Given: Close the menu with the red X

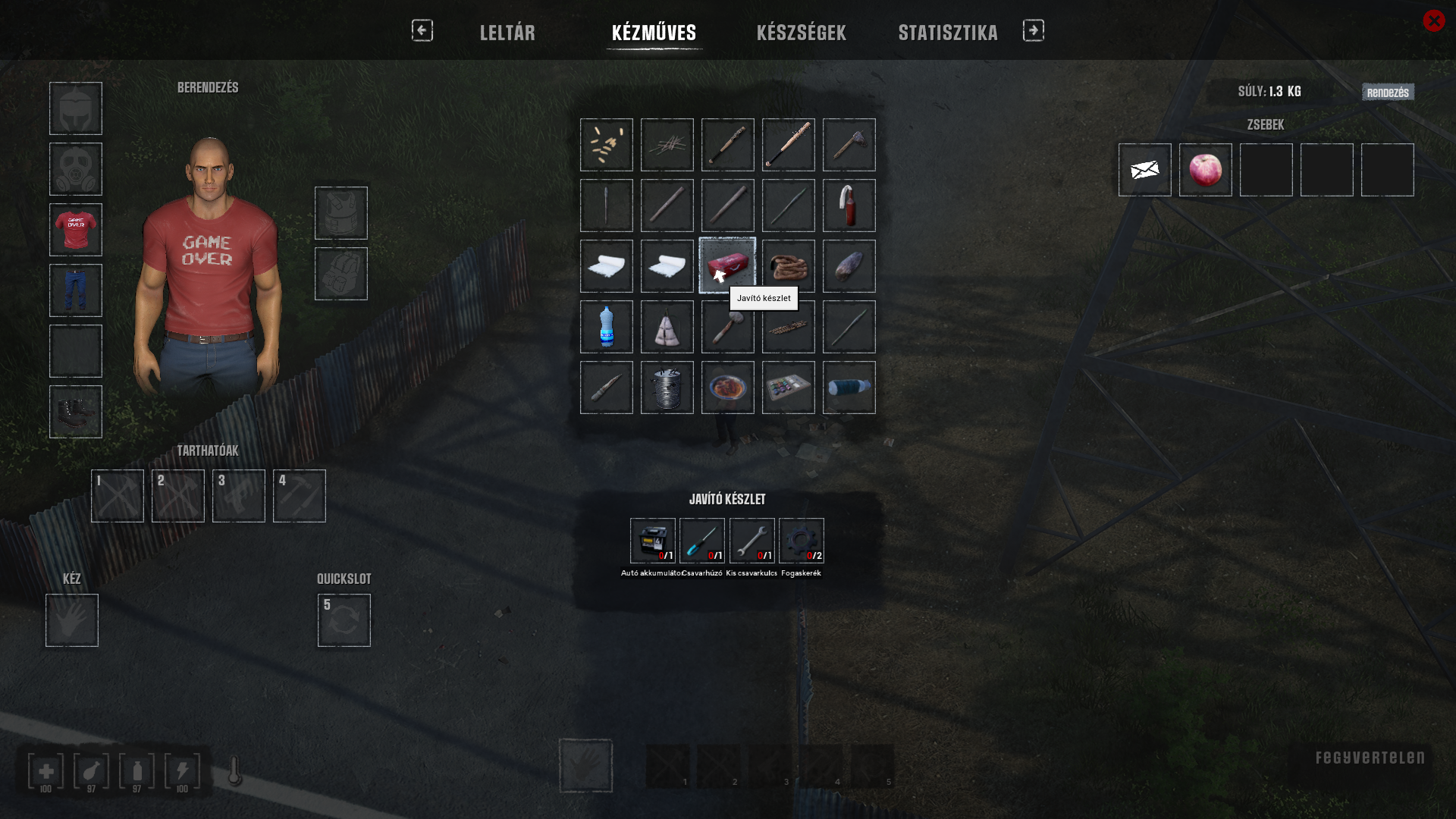Looking at the screenshot, I should 1433,20.
